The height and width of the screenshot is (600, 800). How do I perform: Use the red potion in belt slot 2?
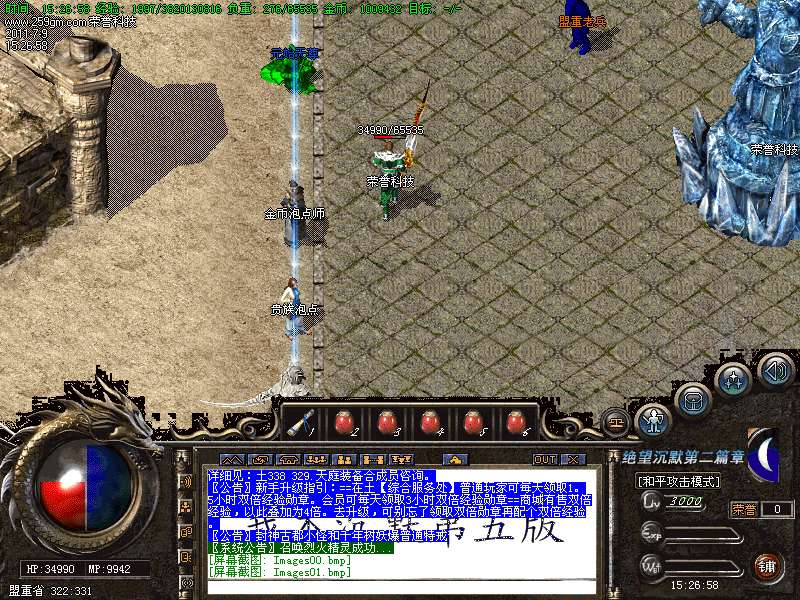(x=343, y=422)
